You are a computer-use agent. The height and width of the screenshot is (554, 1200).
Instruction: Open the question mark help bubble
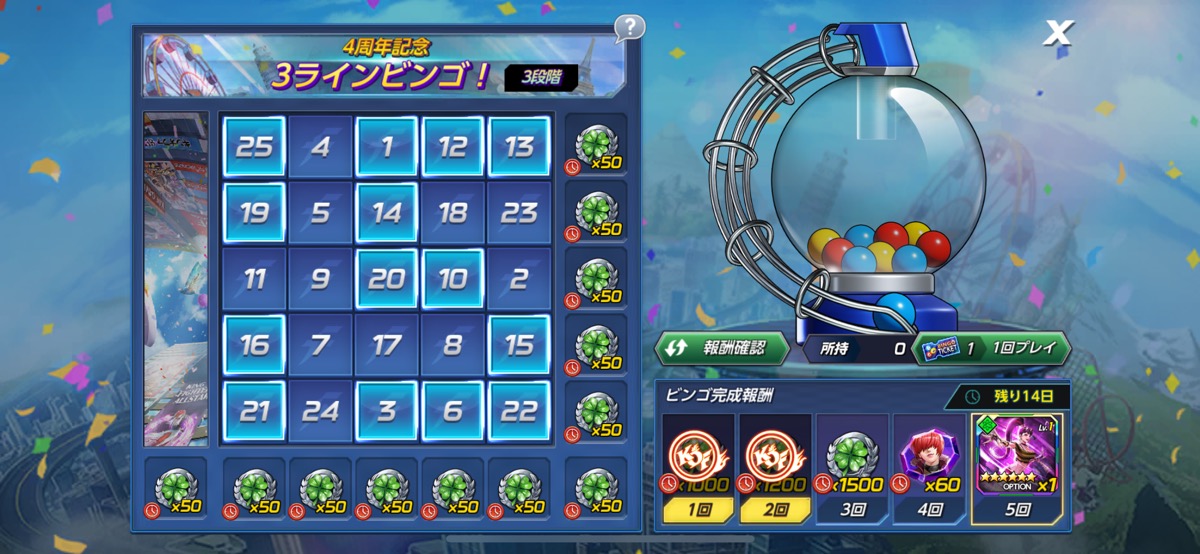pyautogui.click(x=629, y=27)
